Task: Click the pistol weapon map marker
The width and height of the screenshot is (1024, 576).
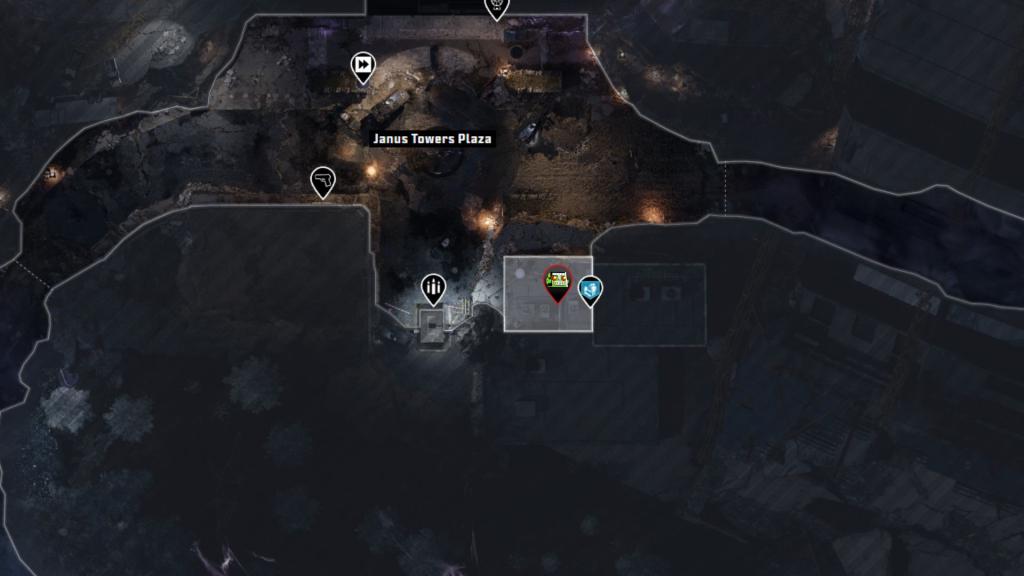Action: coord(323,182)
